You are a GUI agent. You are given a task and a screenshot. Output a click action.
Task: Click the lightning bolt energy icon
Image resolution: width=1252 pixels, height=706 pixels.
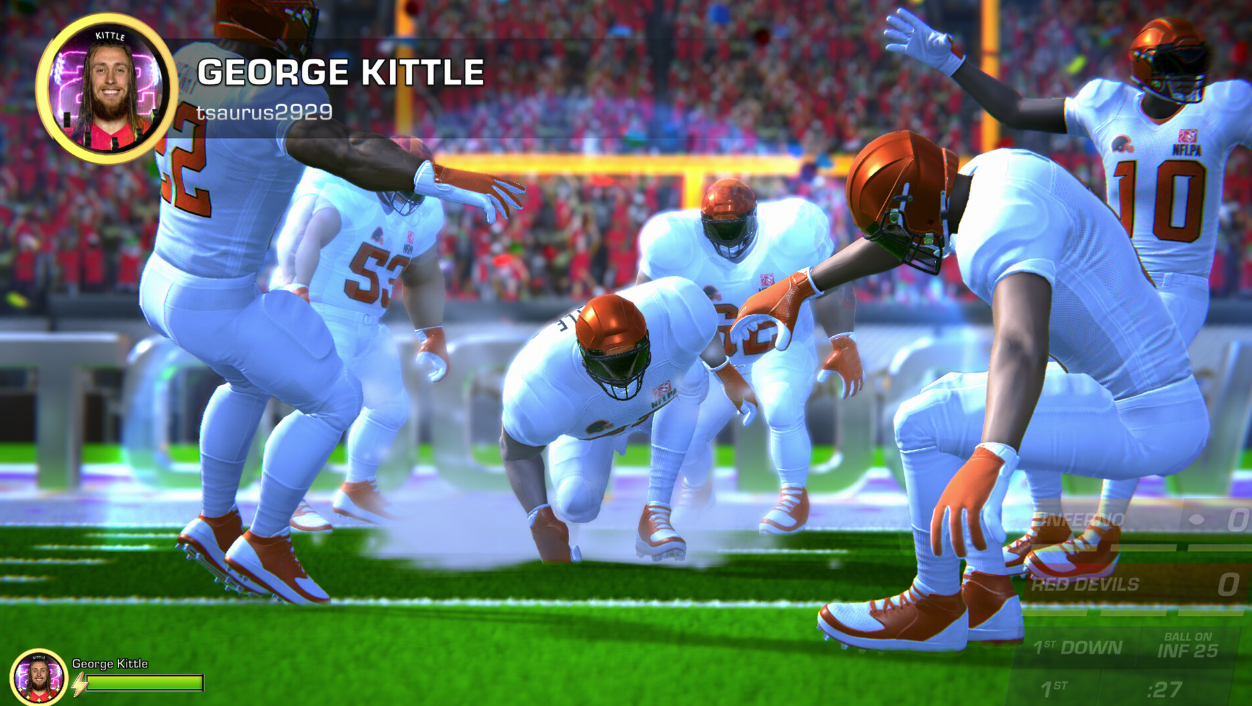click(x=78, y=684)
